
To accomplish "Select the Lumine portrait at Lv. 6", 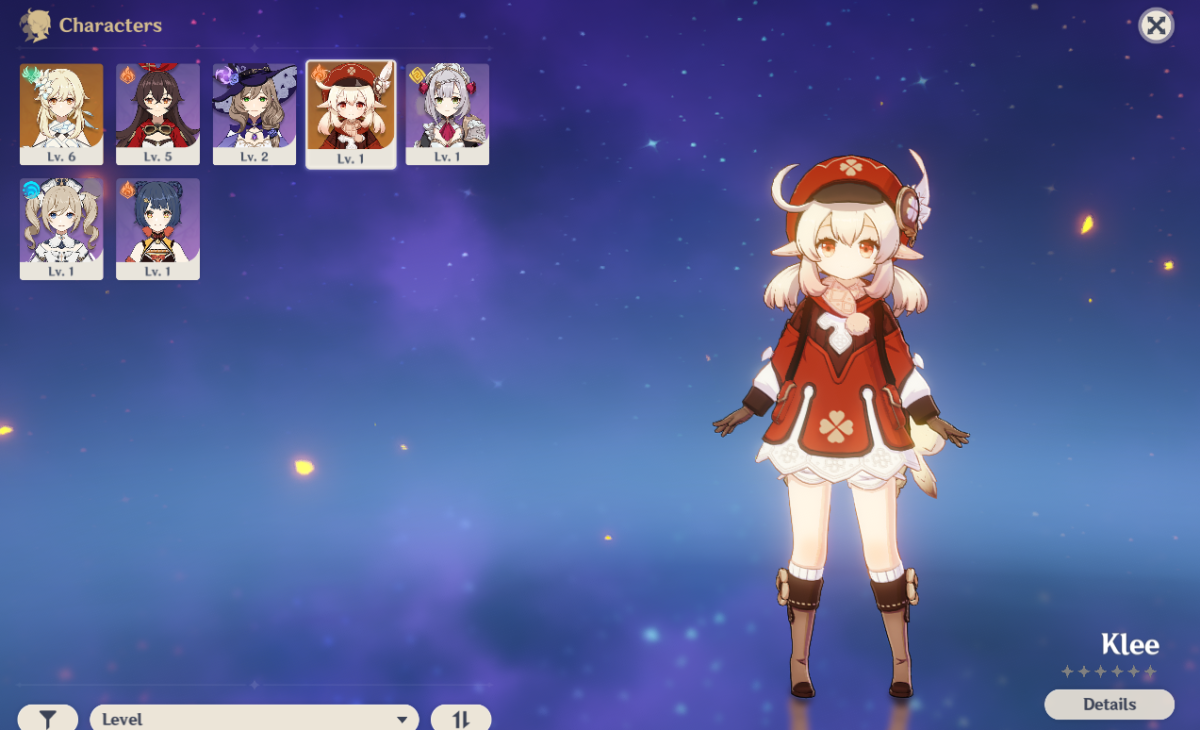I will tap(61, 114).
